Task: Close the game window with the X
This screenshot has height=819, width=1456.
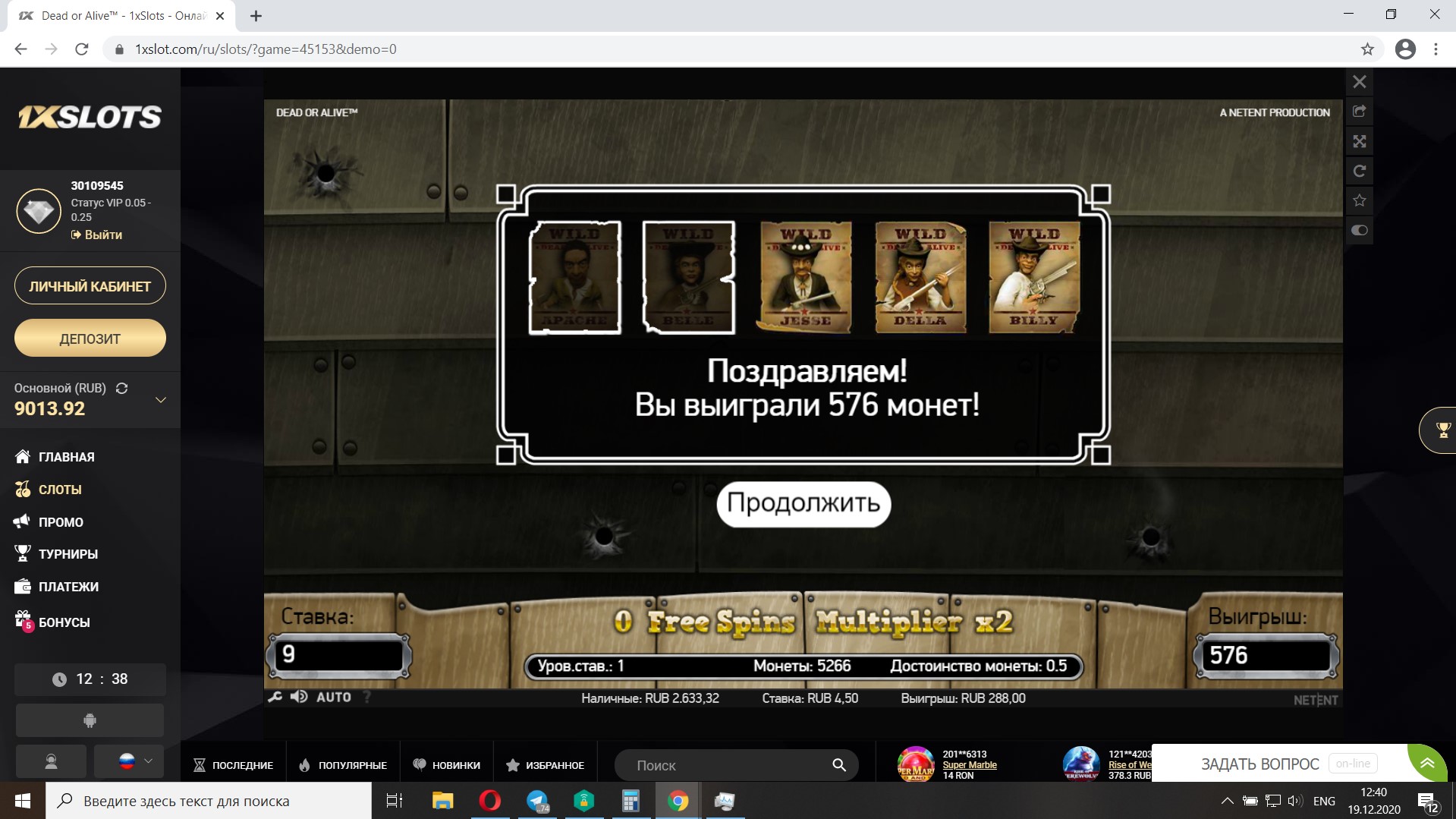Action: [1359, 82]
